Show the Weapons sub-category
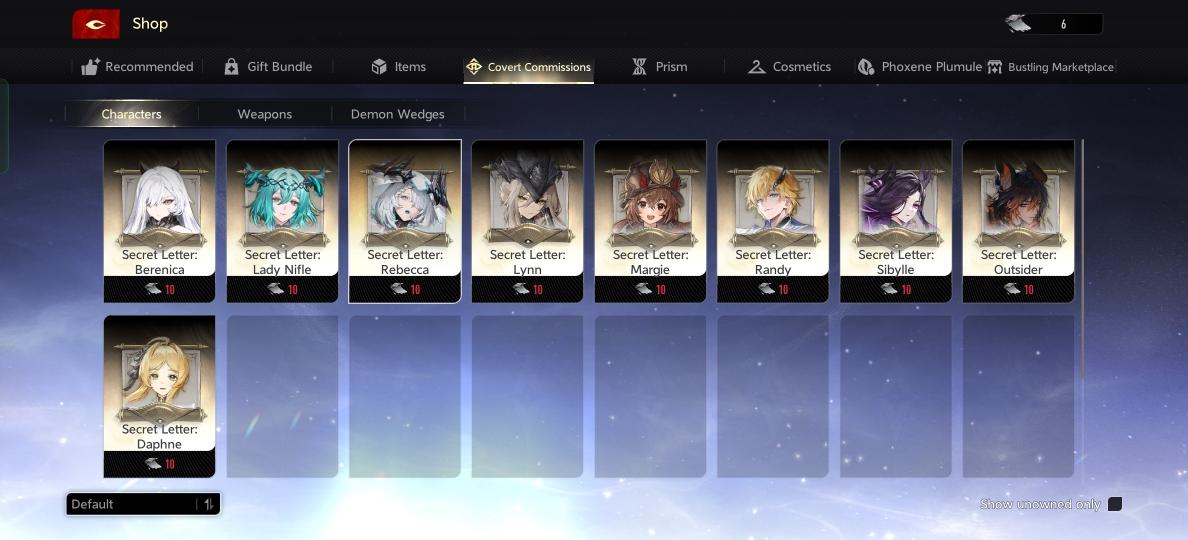 (x=265, y=114)
